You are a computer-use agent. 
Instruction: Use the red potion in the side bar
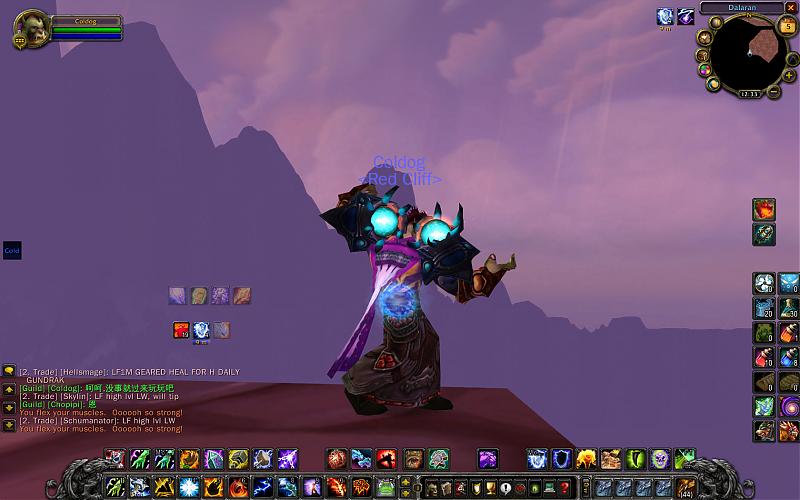coord(764,358)
